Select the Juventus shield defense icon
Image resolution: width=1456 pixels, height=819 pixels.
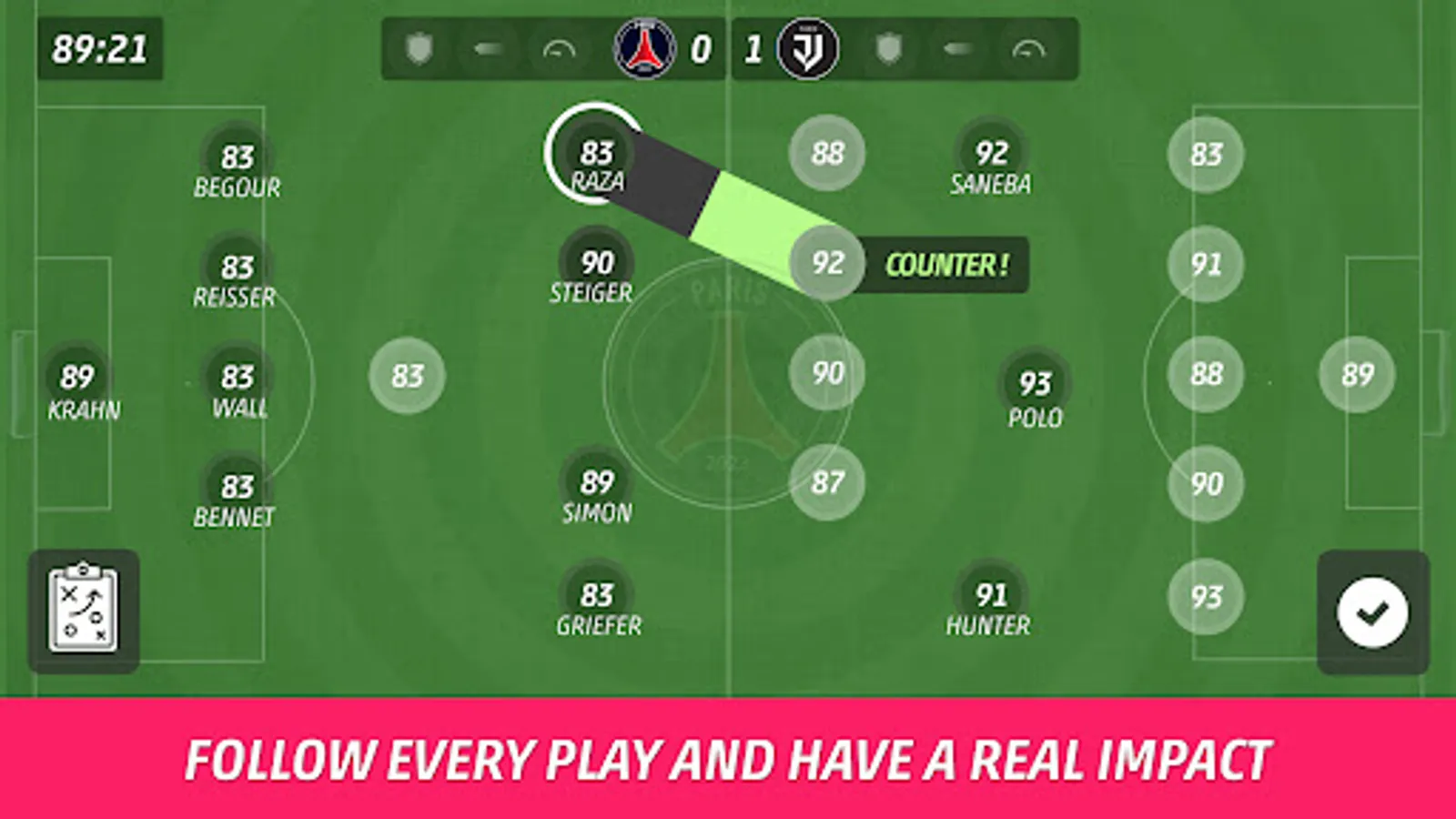(x=887, y=50)
